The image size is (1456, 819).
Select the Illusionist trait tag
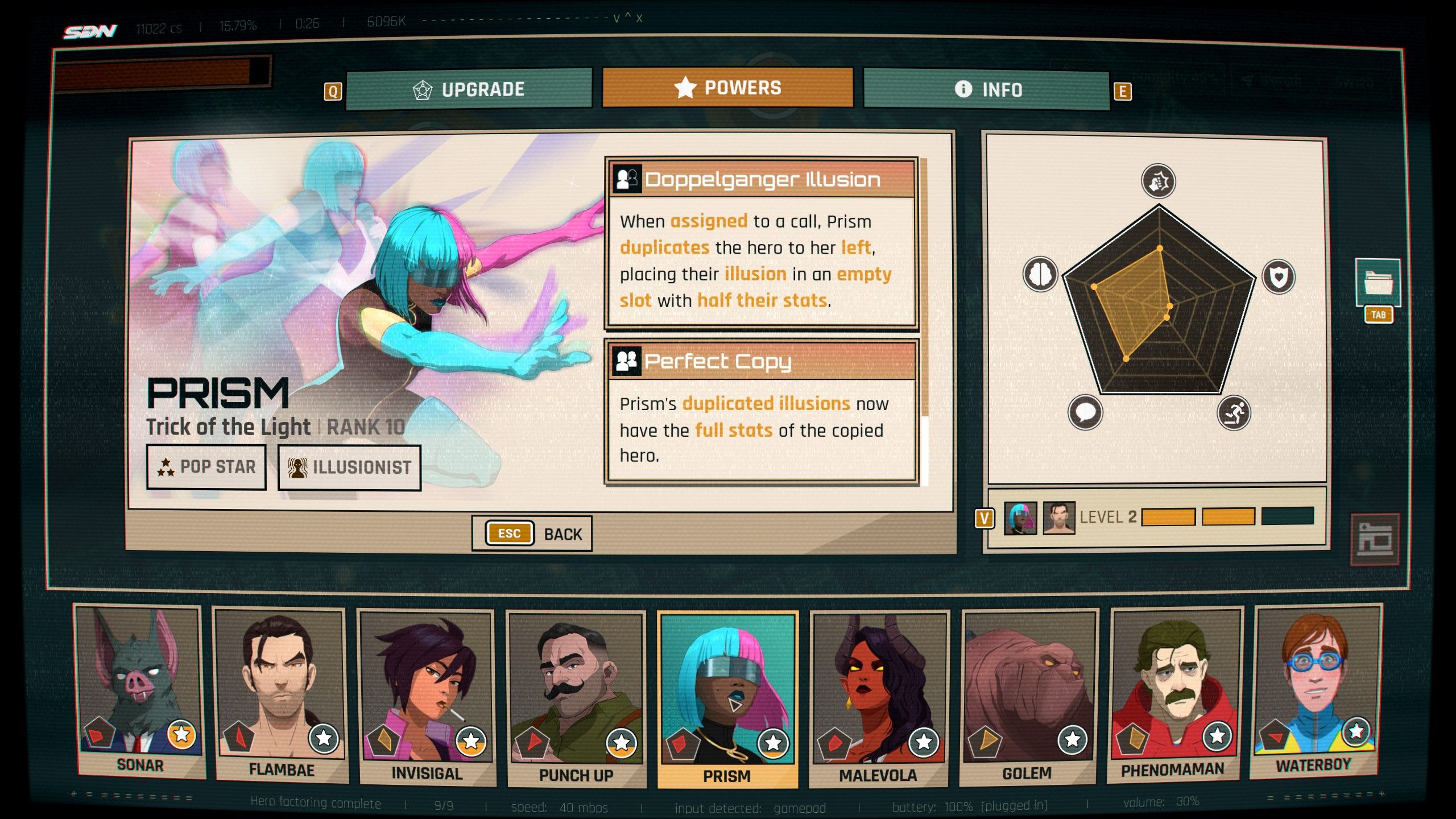(349, 468)
